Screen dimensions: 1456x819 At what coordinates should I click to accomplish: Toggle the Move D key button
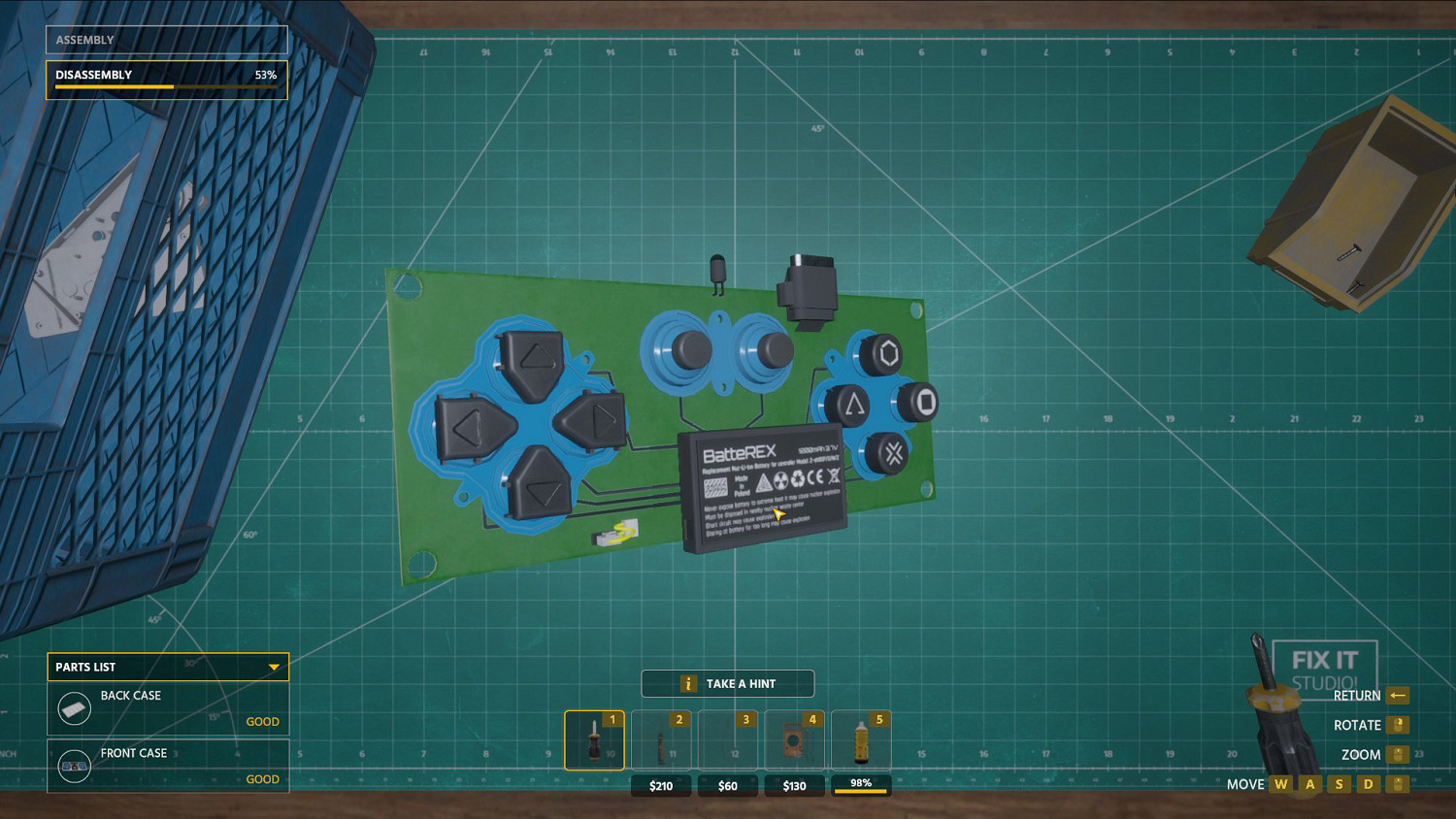tap(1369, 784)
